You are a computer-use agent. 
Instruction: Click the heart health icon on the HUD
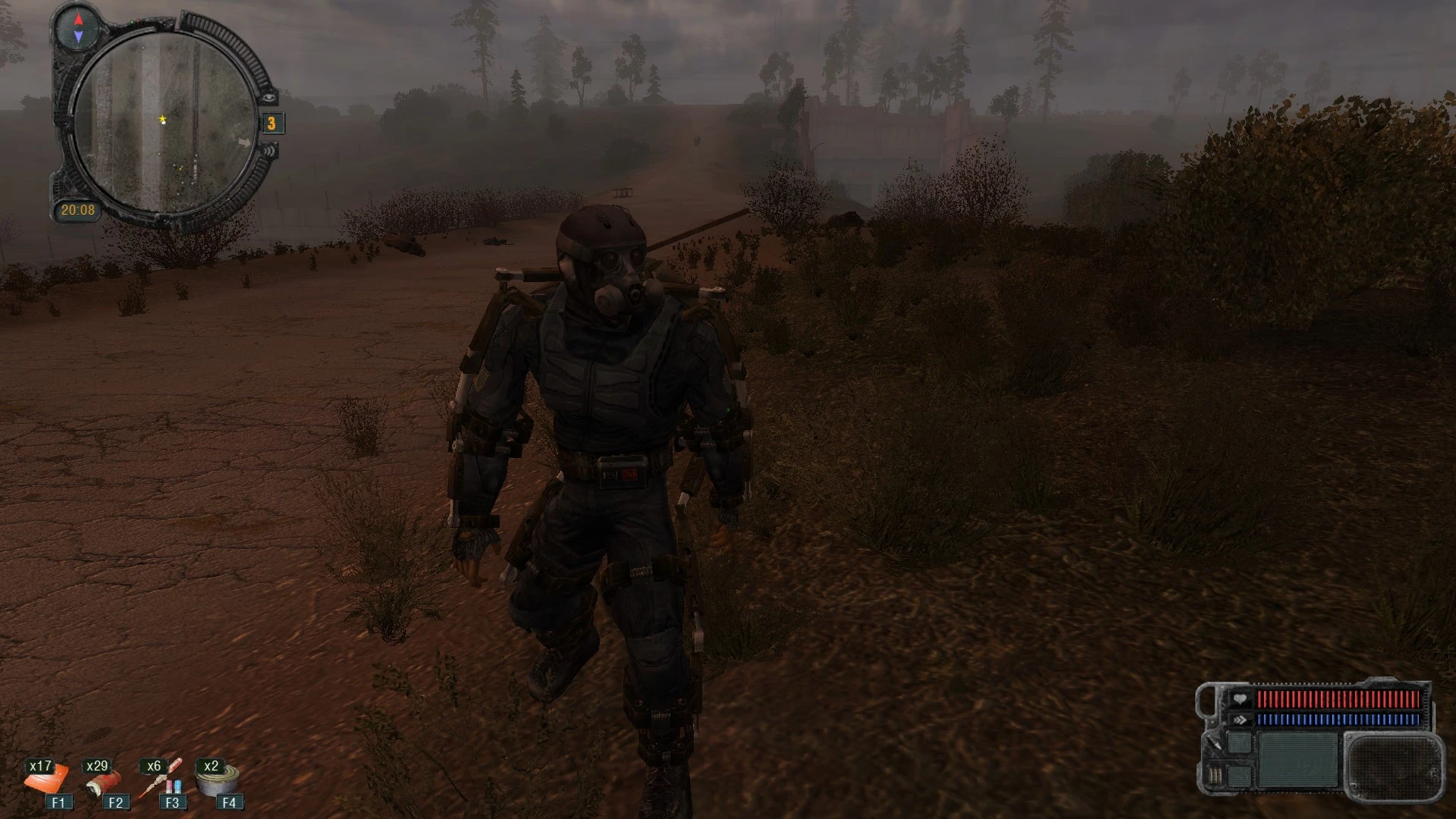tap(1240, 700)
